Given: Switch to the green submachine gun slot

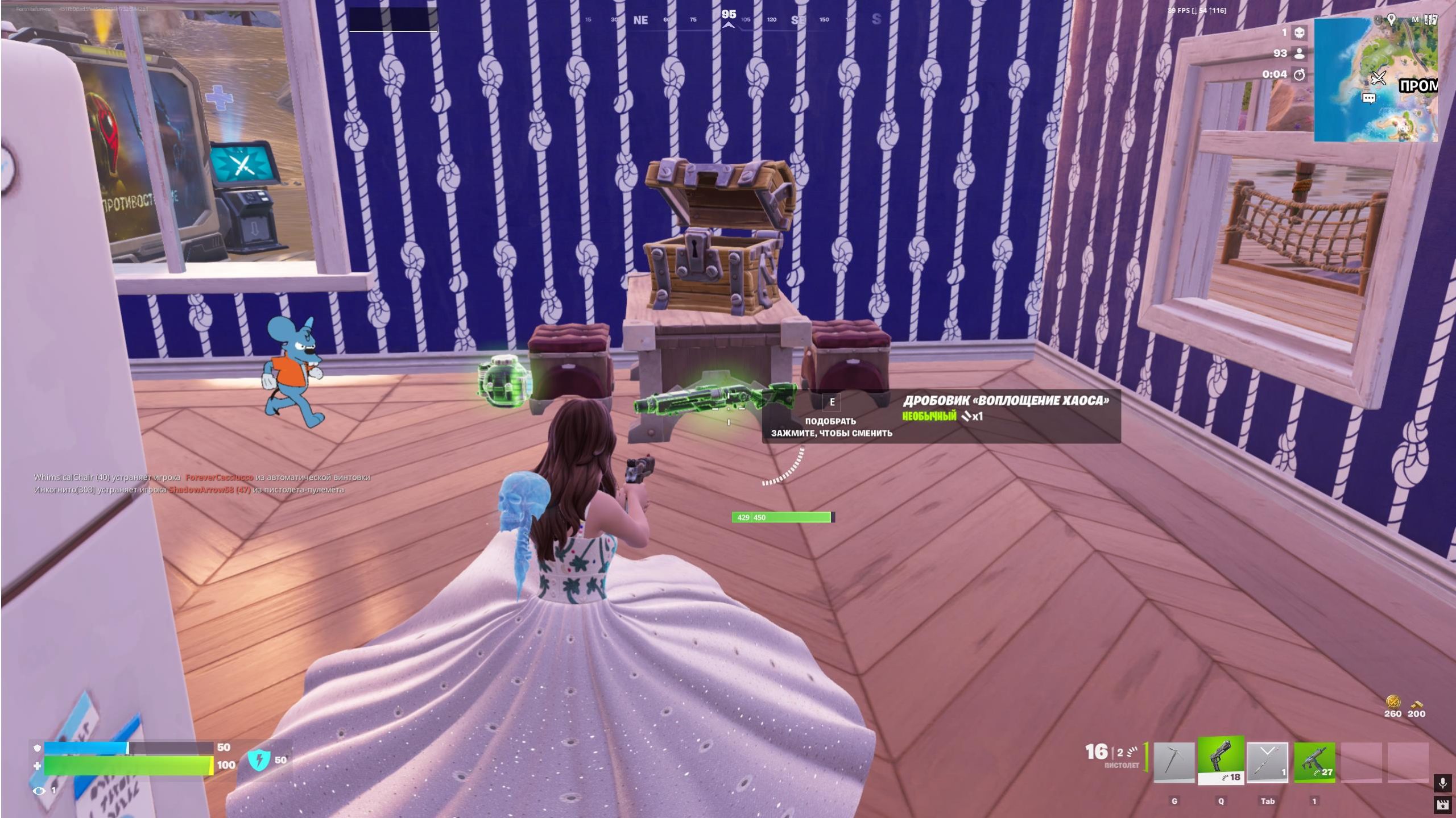Looking at the screenshot, I should click(x=1314, y=763).
